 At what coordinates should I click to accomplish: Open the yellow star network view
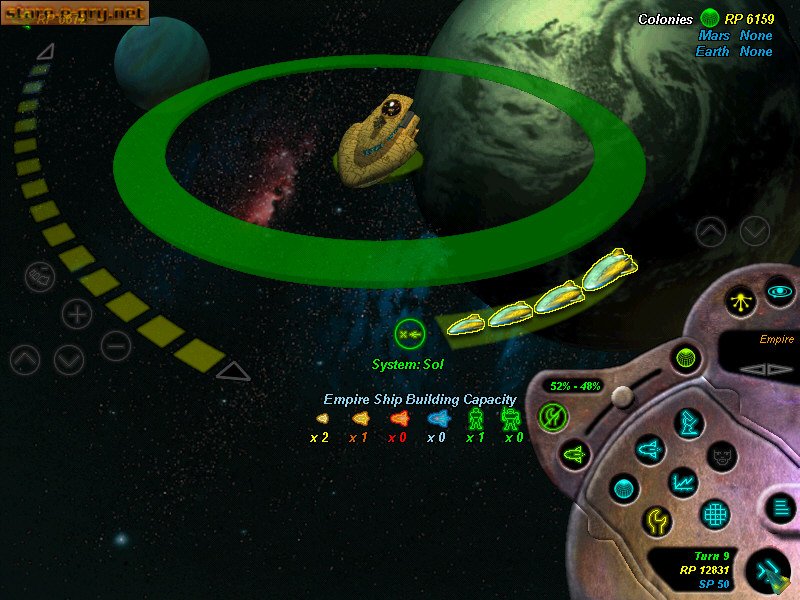tap(741, 299)
